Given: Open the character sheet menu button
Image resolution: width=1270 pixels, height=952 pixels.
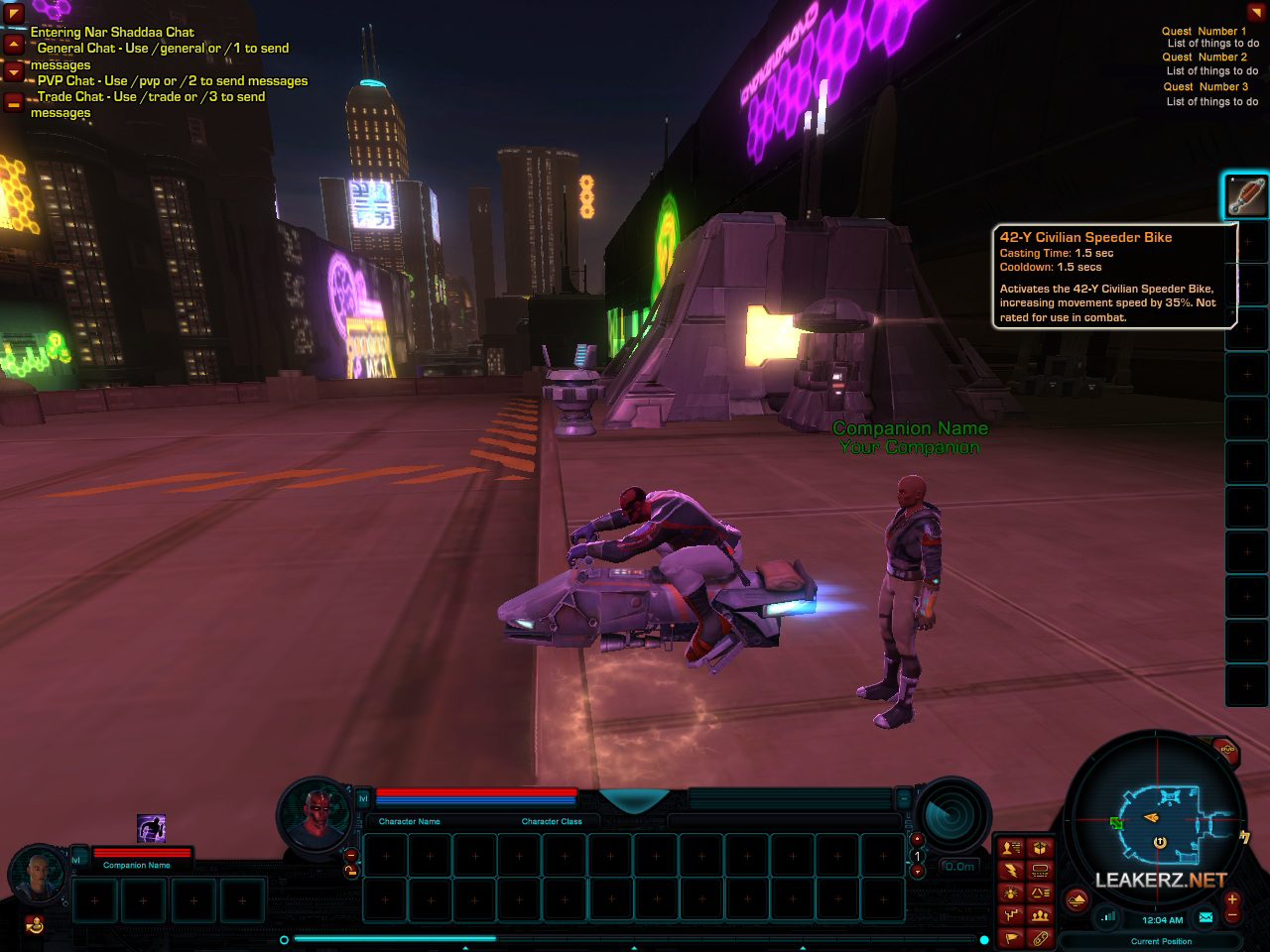Looking at the screenshot, I should (1011, 848).
